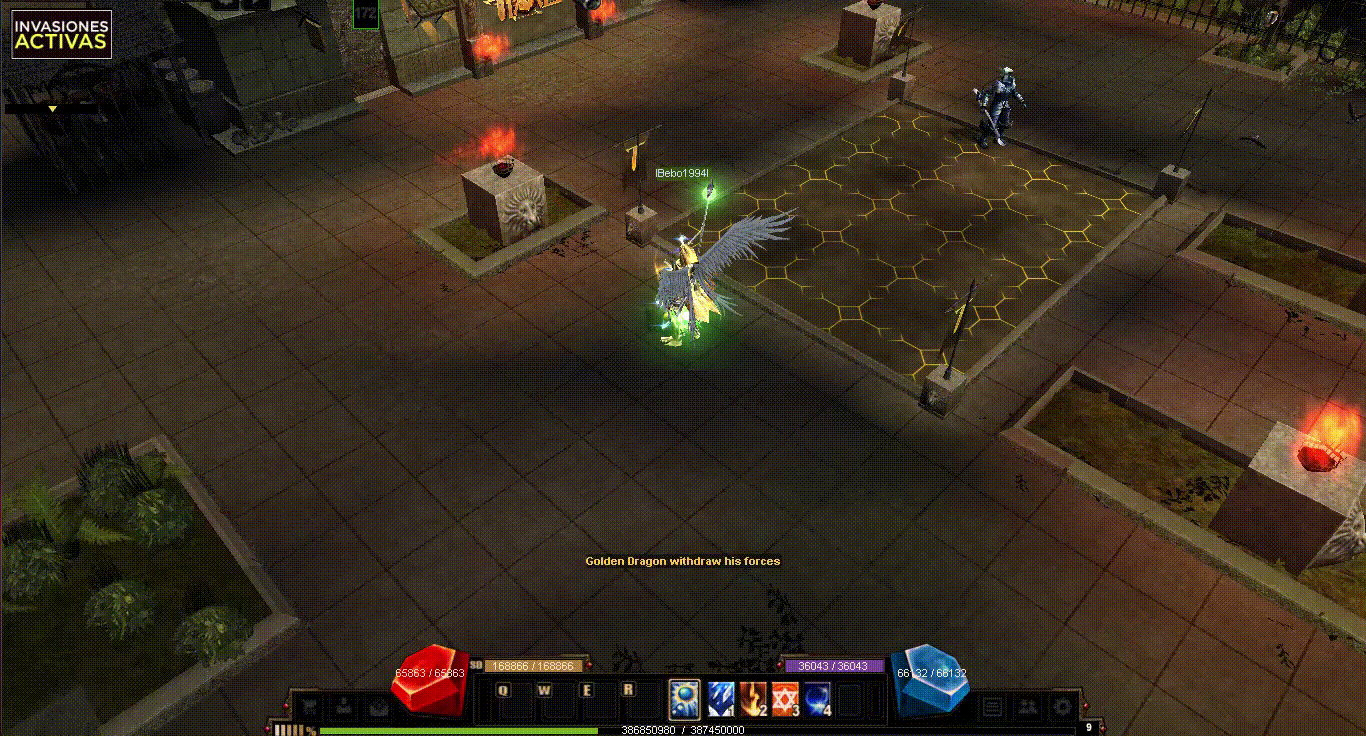Open the shop cart icon

point(311,706)
